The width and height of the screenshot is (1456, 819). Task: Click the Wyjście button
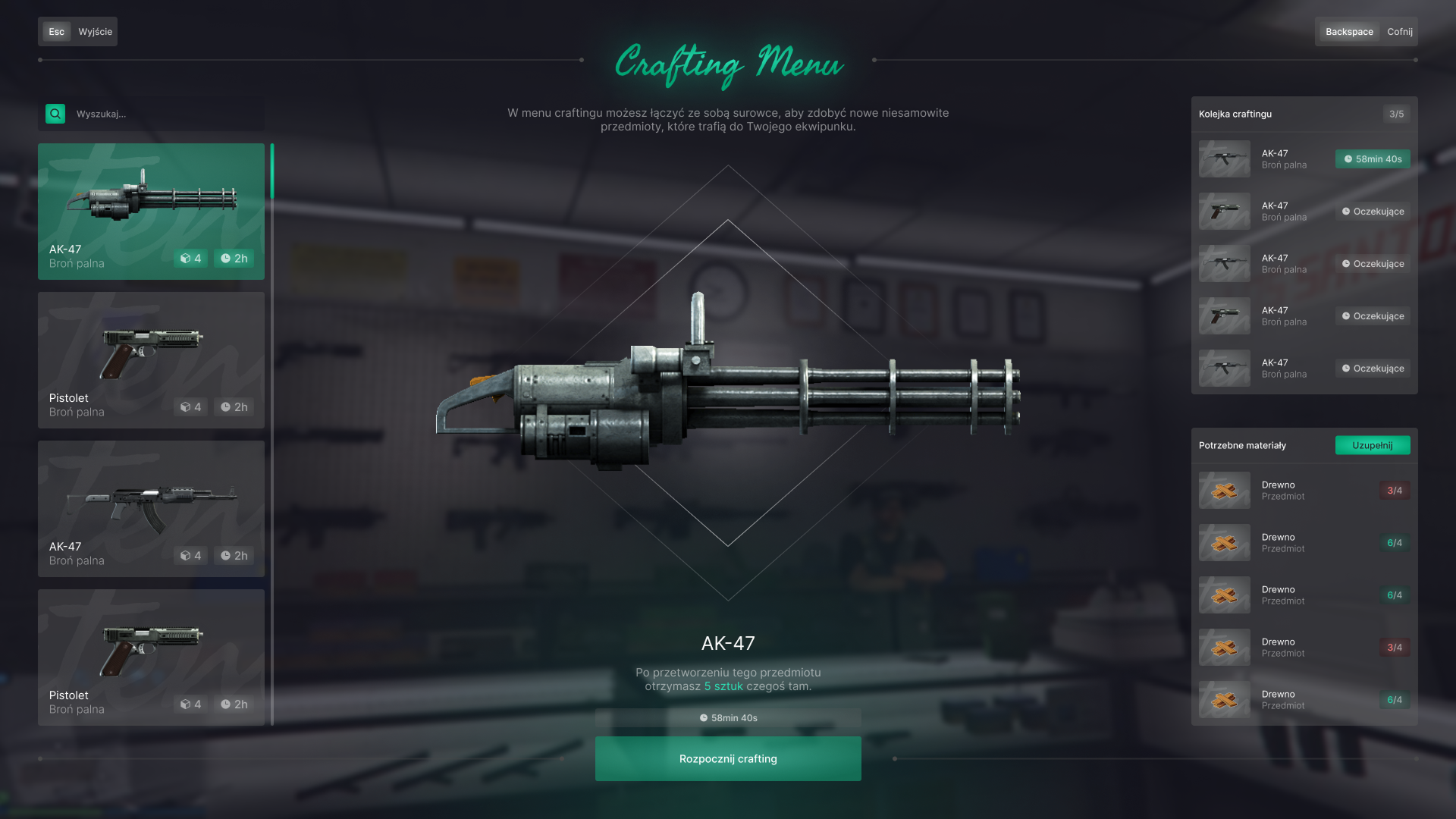(94, 31)
